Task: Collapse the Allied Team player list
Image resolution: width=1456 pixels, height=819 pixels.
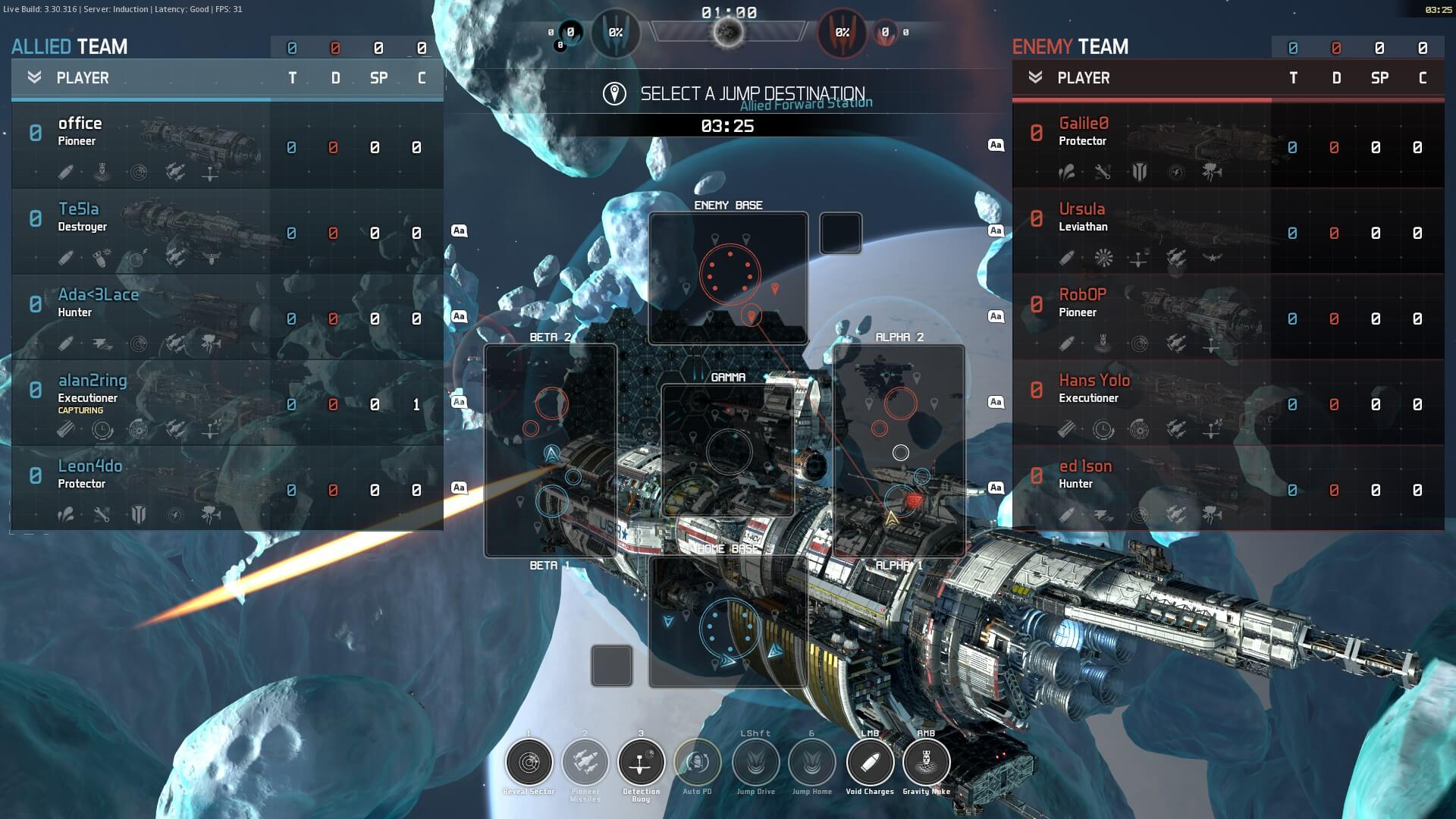Action: tap(34, 77)
